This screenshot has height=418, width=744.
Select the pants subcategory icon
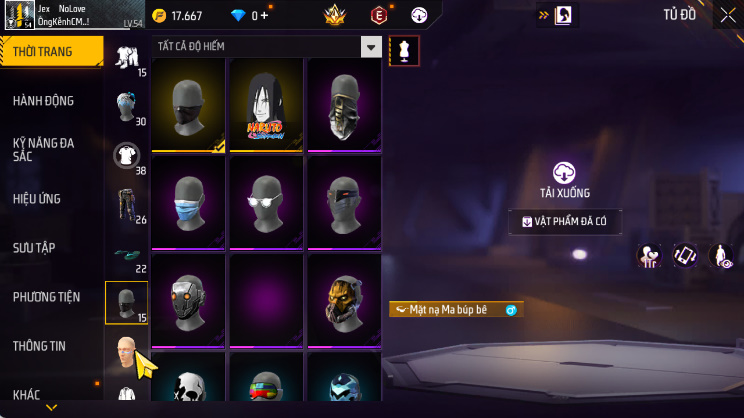[126, 203]
